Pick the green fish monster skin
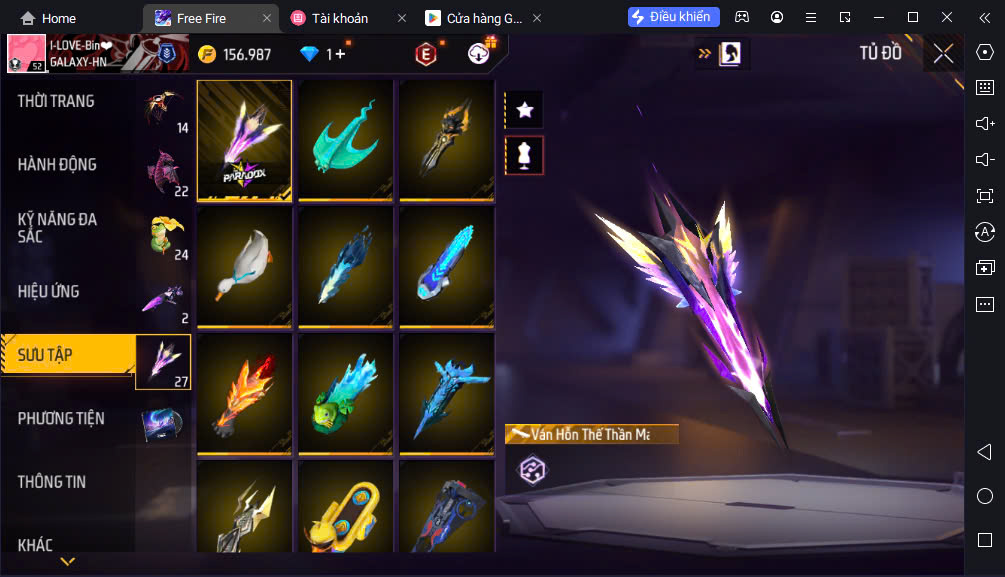 coord(345,394)
